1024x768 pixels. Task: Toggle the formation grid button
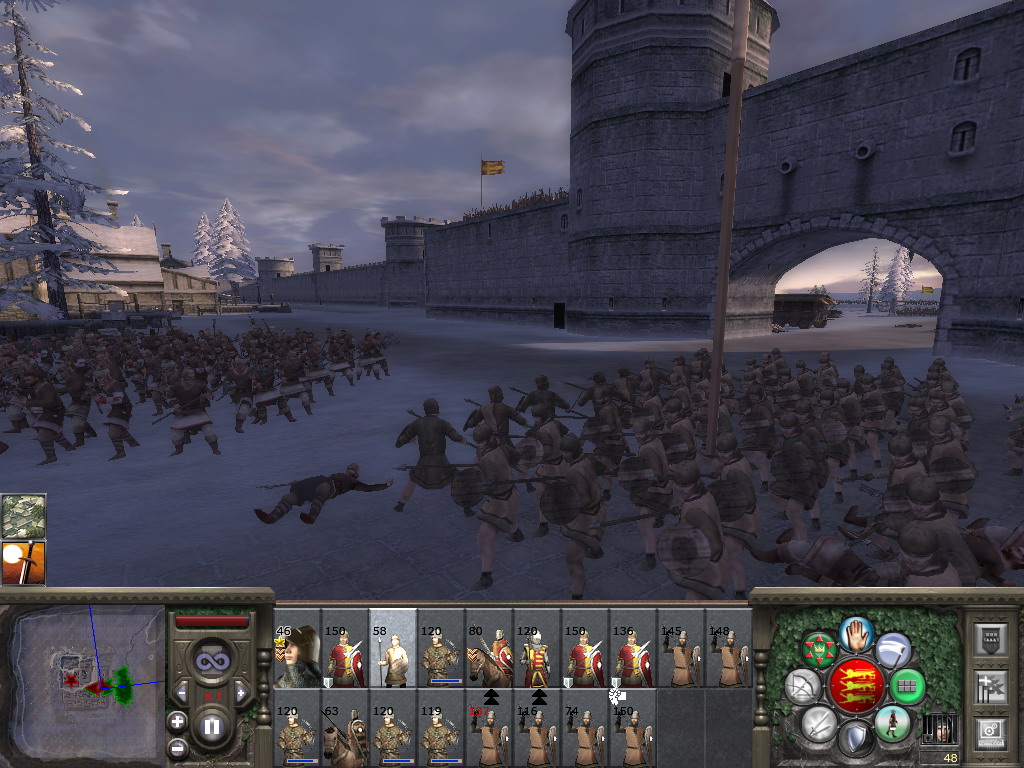(x=907, y=687)
